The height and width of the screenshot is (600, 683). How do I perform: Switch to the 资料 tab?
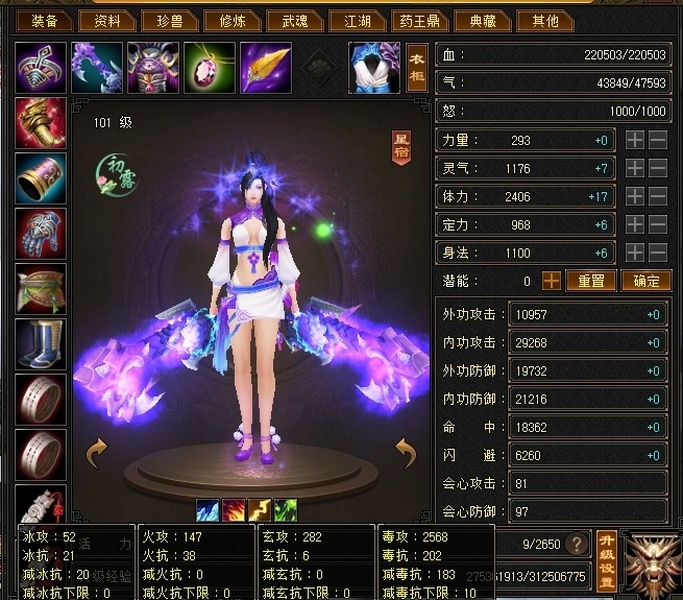(x=108, y=20)
